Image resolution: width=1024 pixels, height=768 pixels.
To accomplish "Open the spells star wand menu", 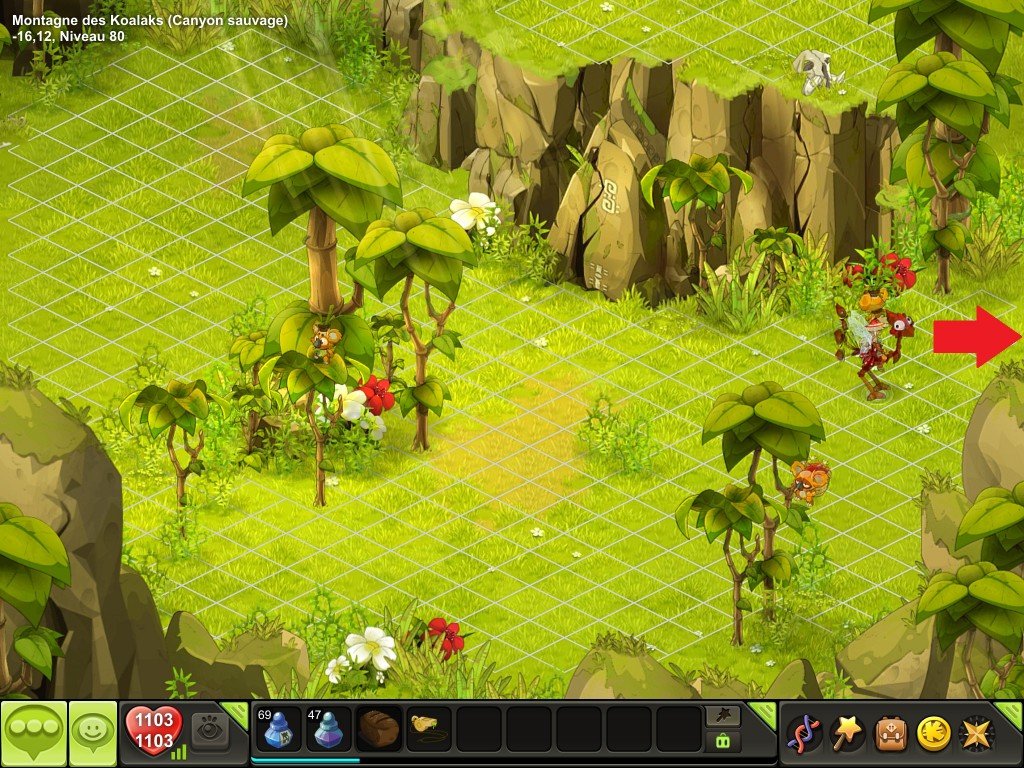I will 849,733.
